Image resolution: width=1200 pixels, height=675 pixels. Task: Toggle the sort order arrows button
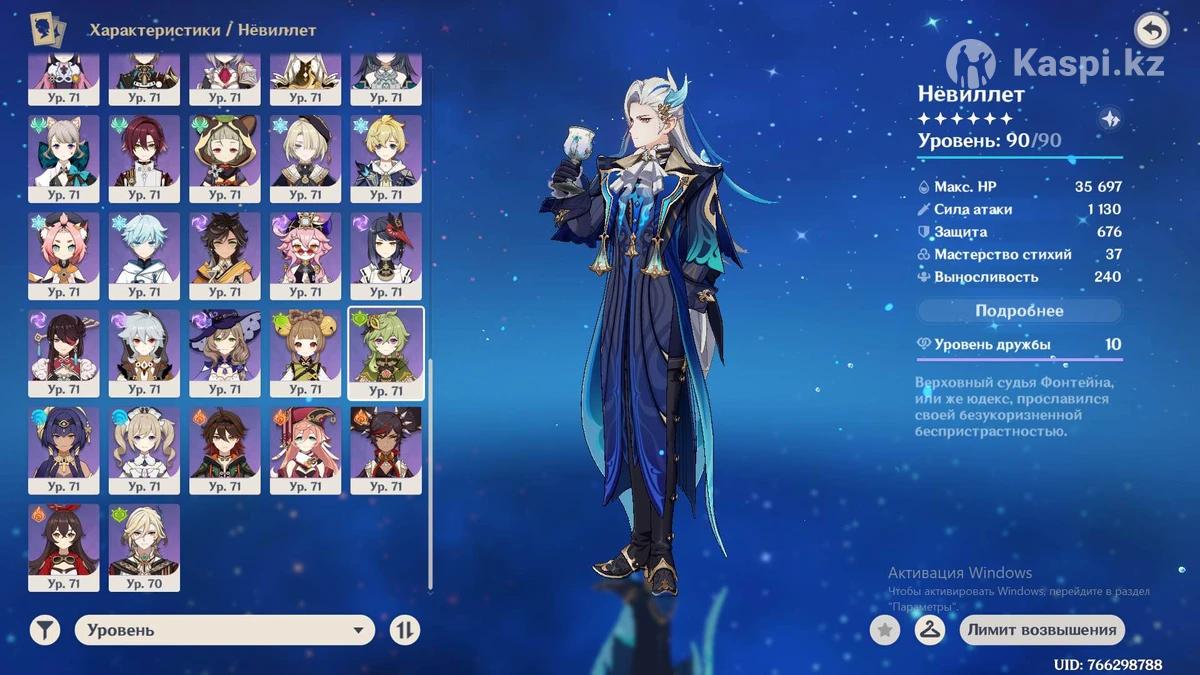(x=405, y=630)
